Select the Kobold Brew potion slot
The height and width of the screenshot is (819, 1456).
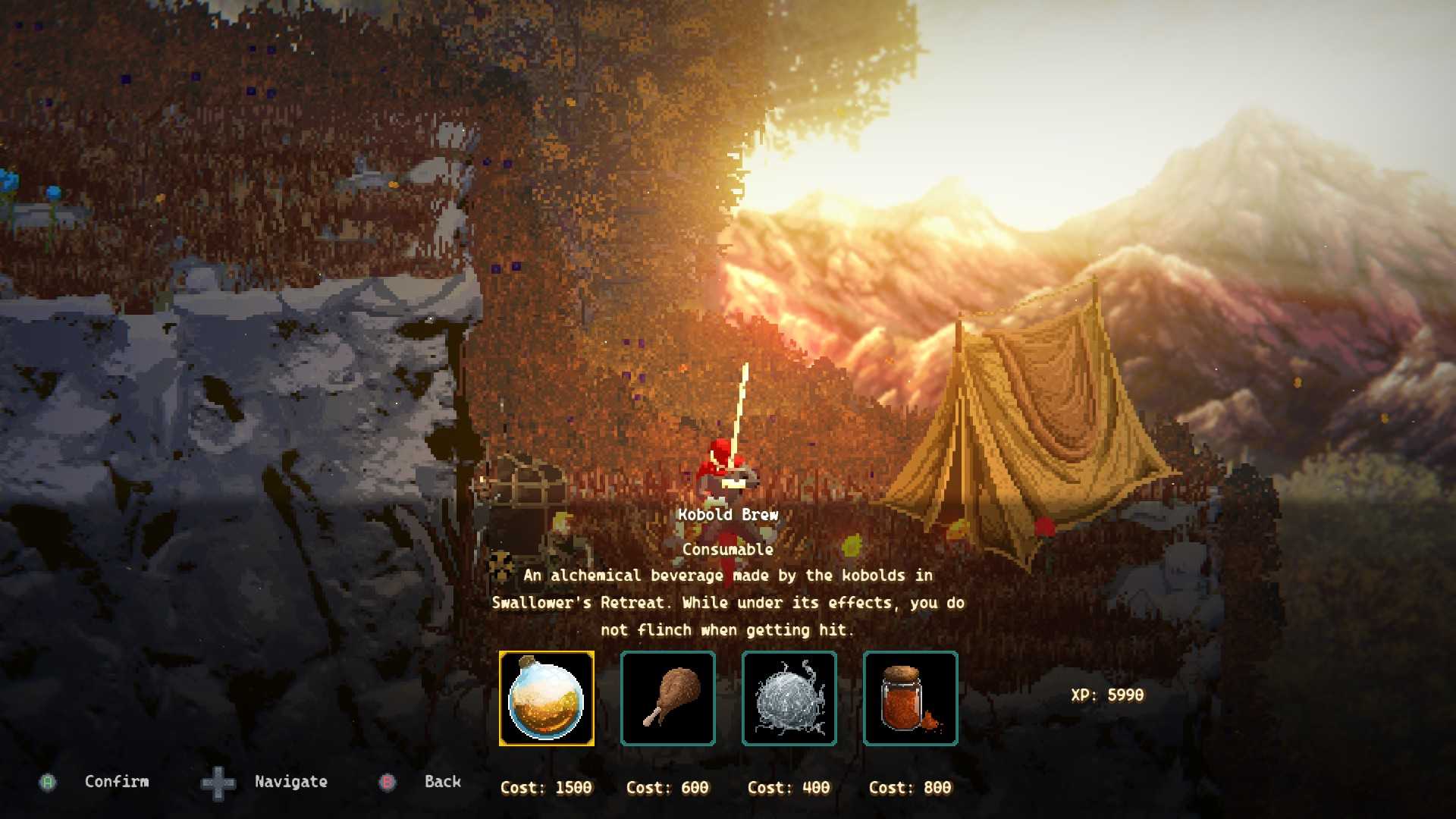tap(546, 698)
